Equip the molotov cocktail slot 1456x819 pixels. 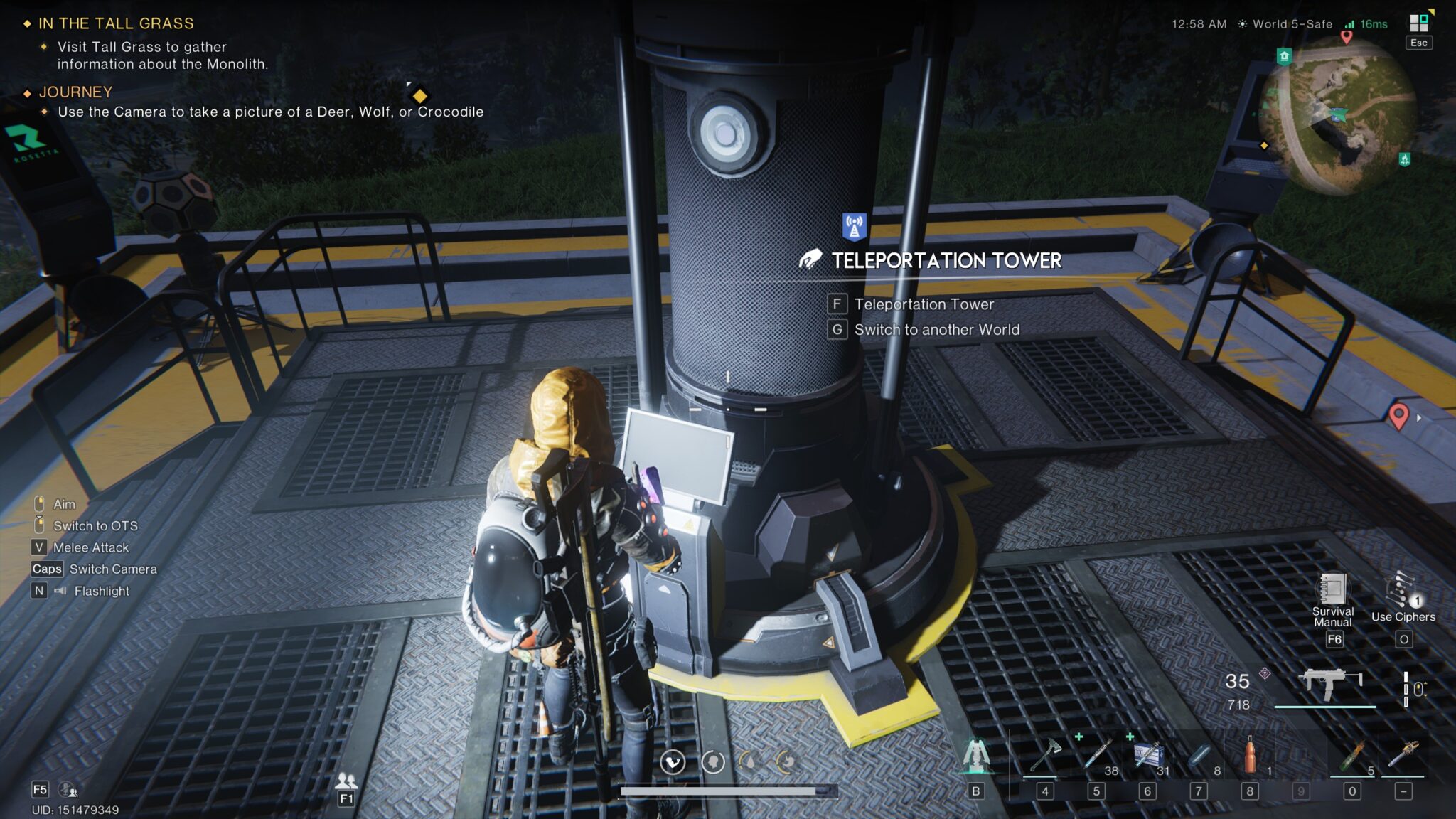[1352, 755]
